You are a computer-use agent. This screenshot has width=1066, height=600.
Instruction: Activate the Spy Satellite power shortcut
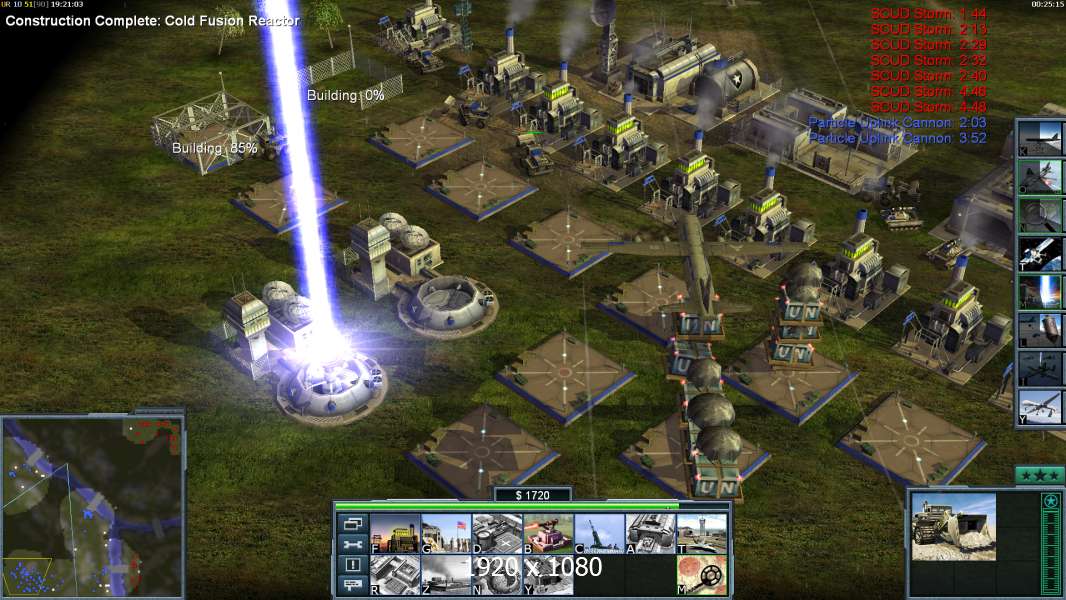(x=1038, y=254)
